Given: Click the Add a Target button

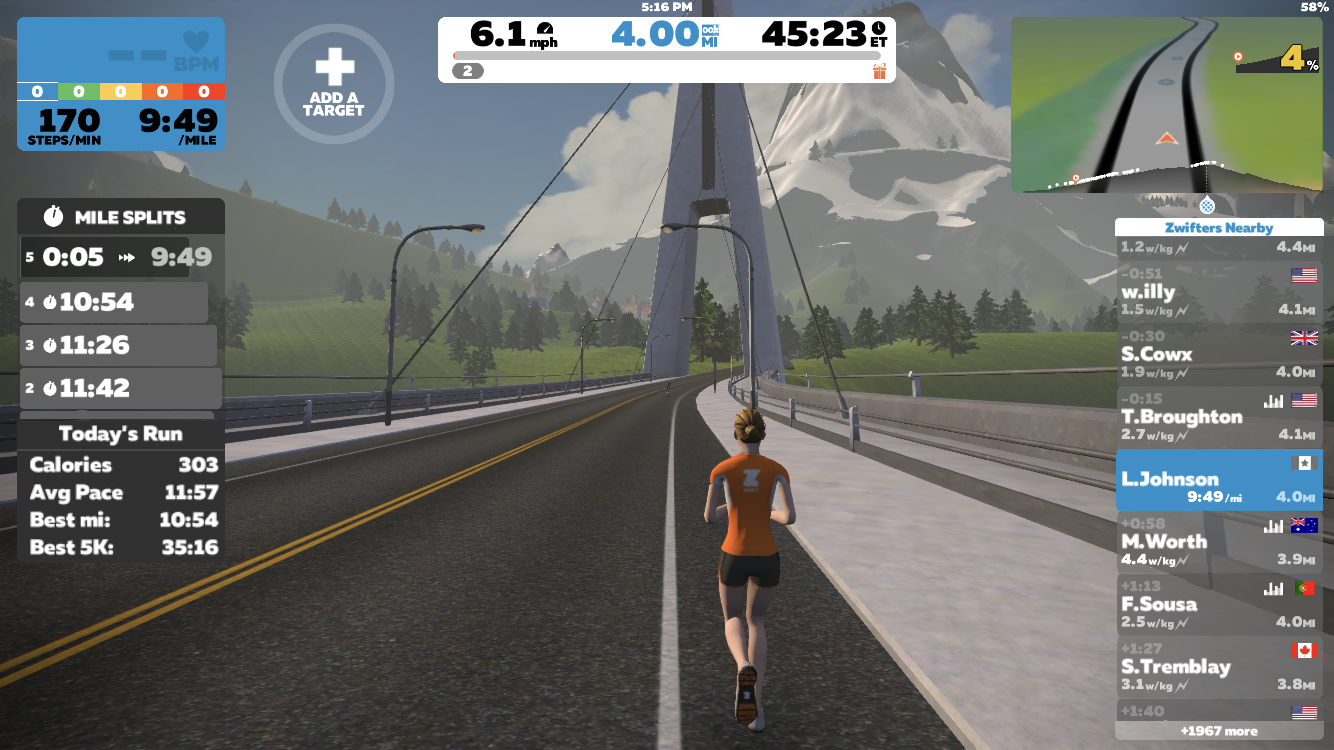Looking at the screenshot, I should click(334, 84).
